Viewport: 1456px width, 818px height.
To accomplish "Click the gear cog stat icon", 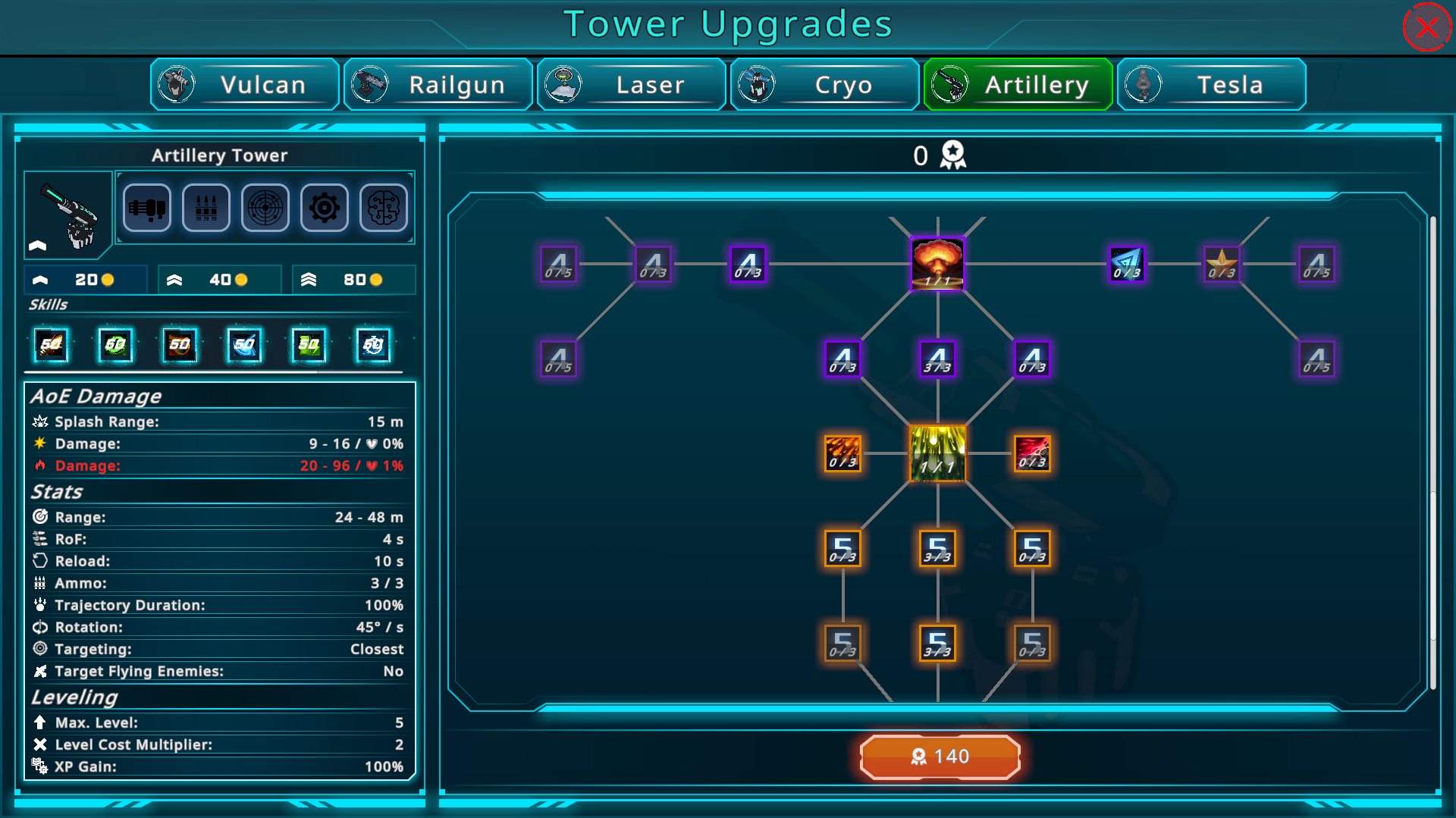I will [x=325, y=208].
